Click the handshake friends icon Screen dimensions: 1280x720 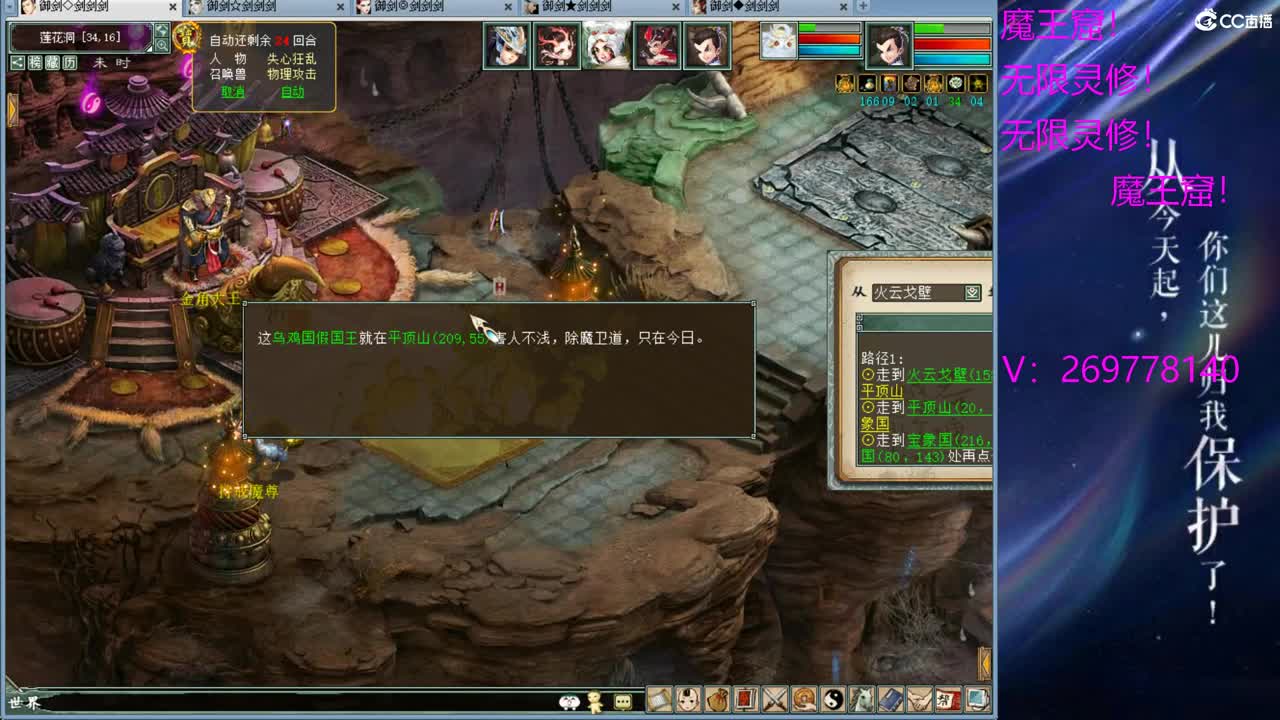point(919,700)
